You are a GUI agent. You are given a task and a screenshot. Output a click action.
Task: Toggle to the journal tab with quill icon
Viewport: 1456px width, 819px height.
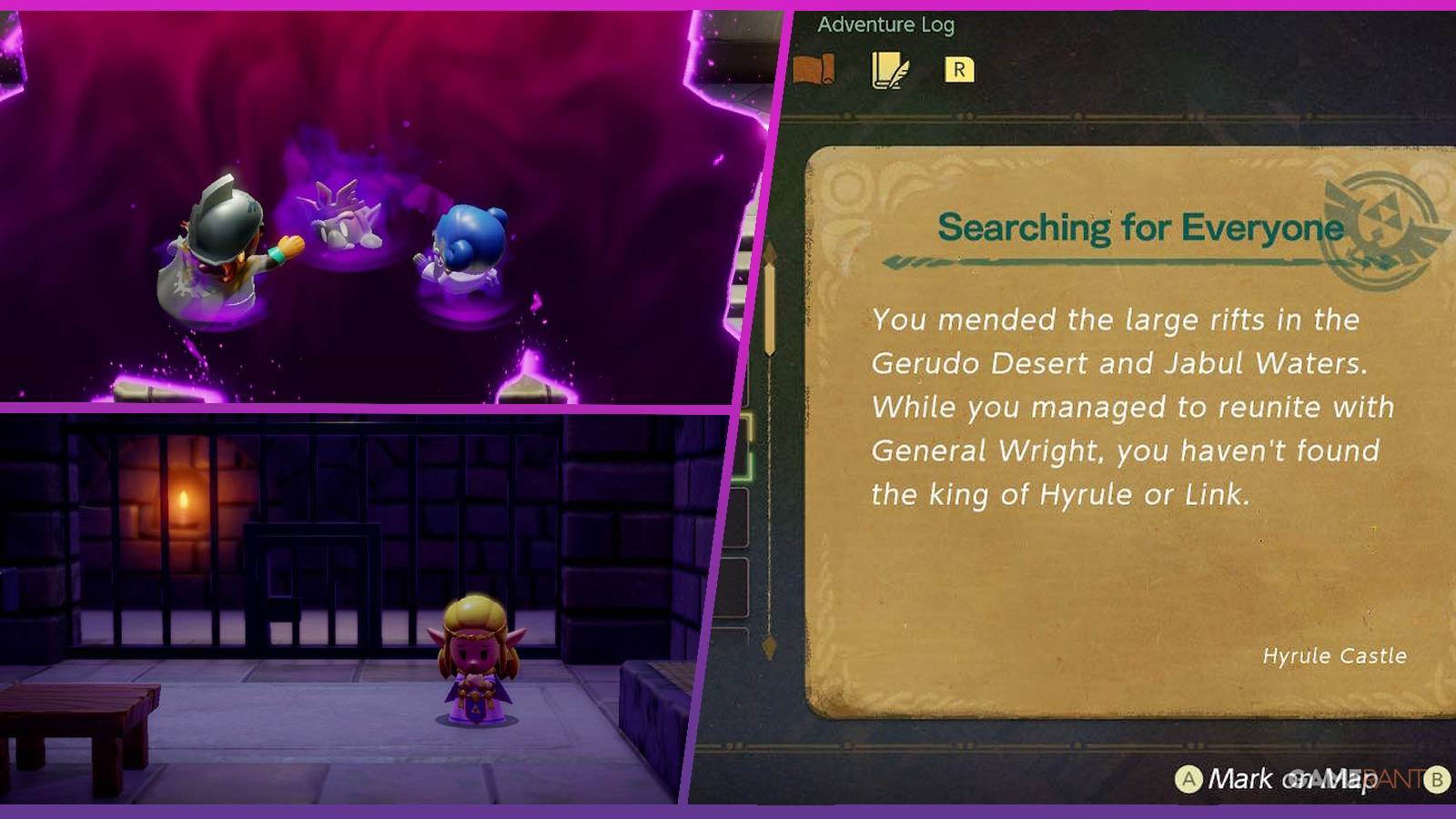(x=890, y=67)
